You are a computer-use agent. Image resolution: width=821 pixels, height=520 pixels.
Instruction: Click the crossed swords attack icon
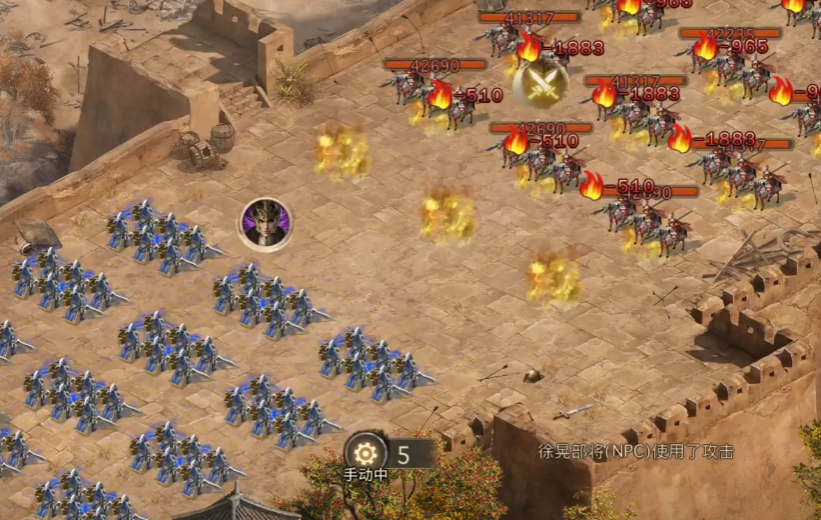coord(541,83)
